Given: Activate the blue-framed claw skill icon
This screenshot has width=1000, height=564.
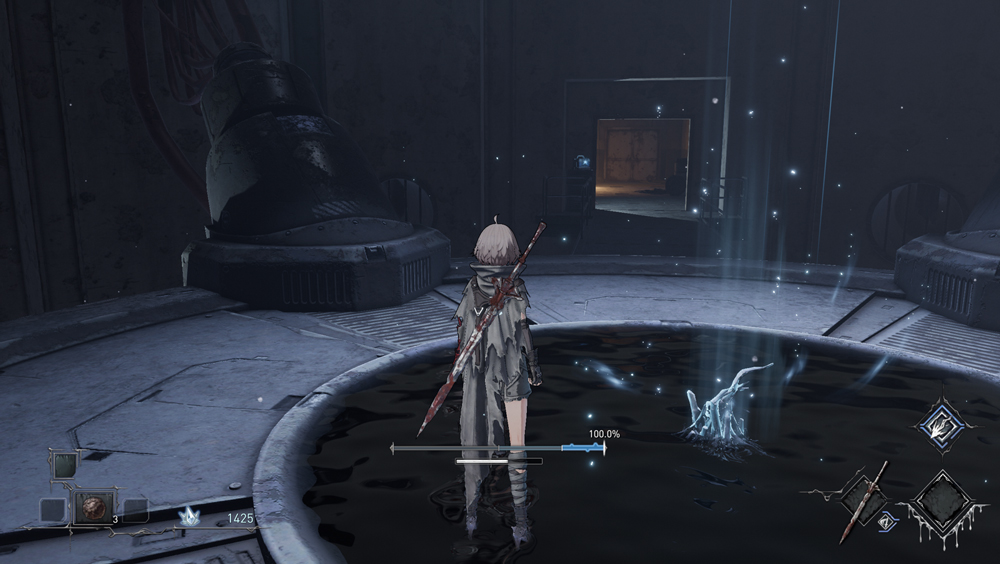Looking at the screenshot, I should point(941,423).
